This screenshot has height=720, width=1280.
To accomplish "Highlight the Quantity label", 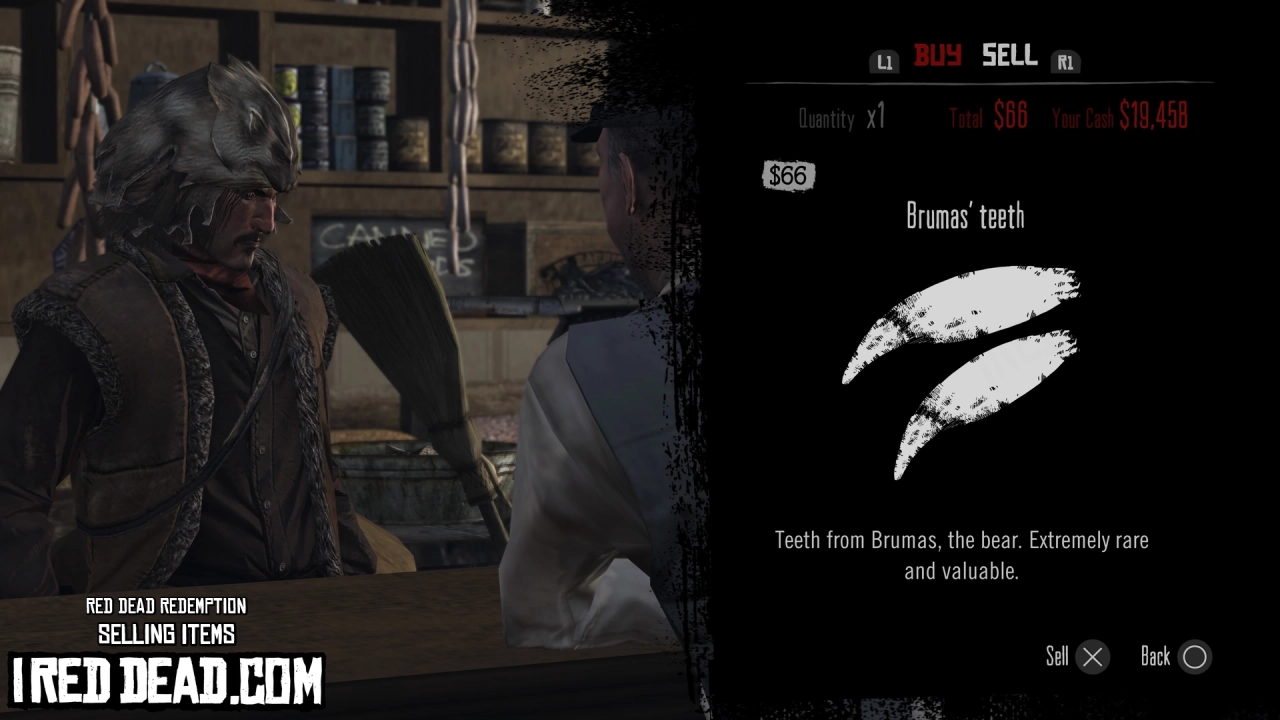I will [x=827, y=118].
